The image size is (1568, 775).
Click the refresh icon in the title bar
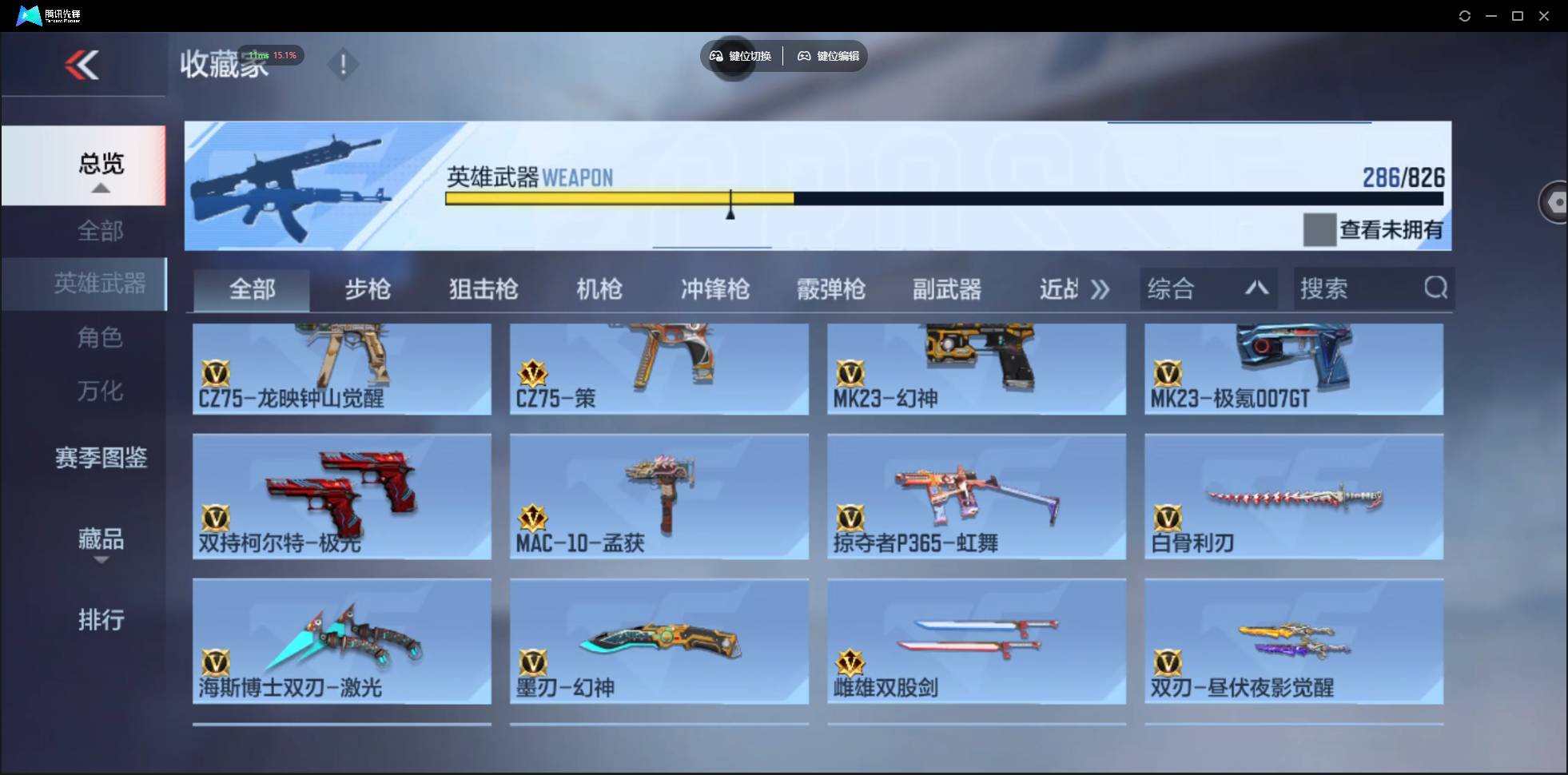1466,15
